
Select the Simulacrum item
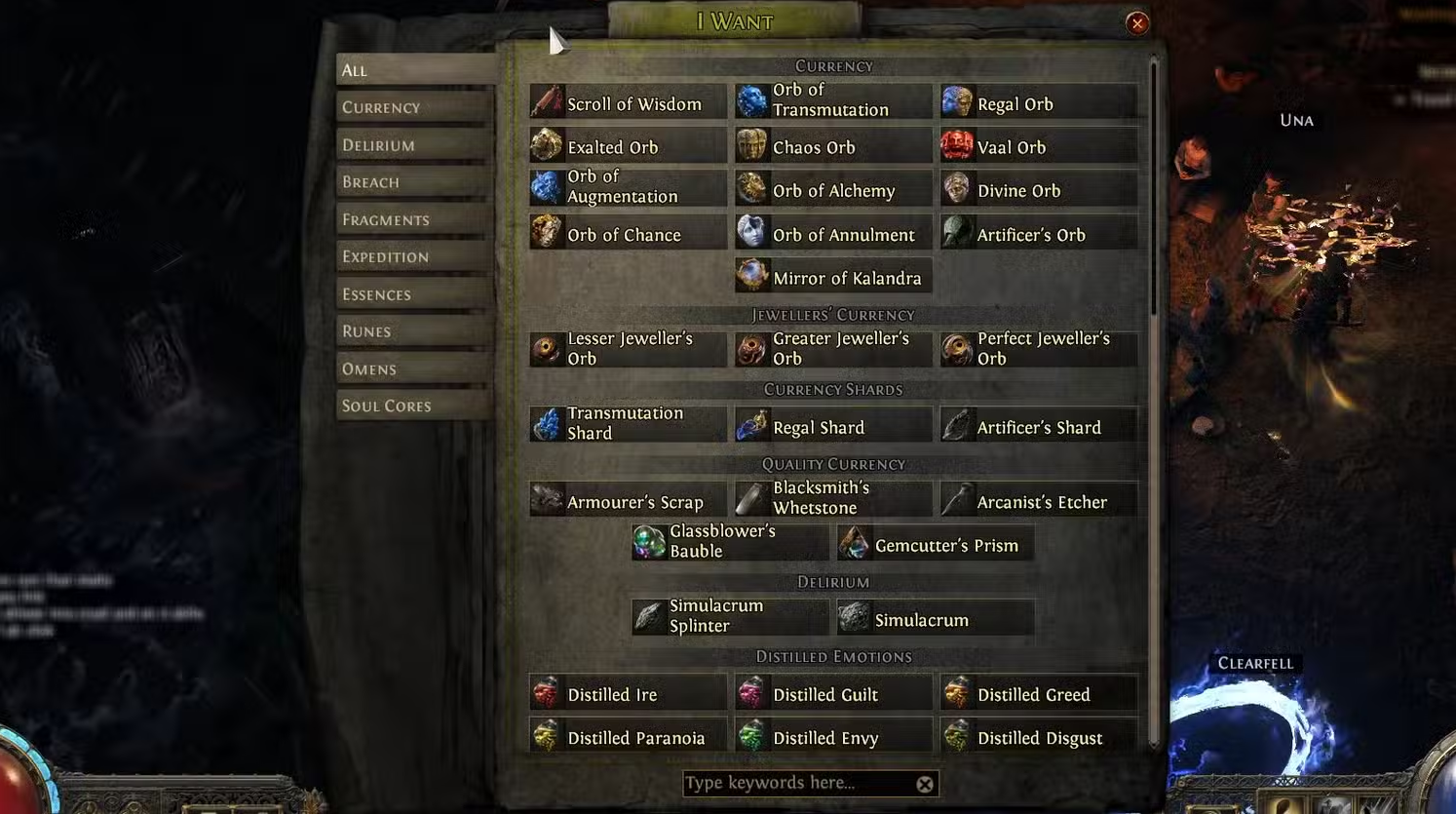935,620
